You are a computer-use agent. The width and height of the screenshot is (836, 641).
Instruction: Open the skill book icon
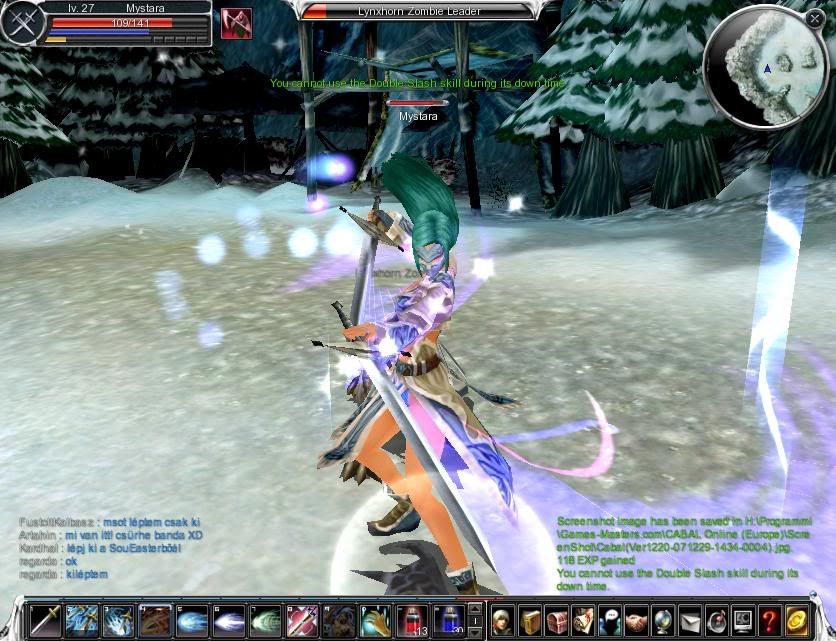click(x=530, y=620)
